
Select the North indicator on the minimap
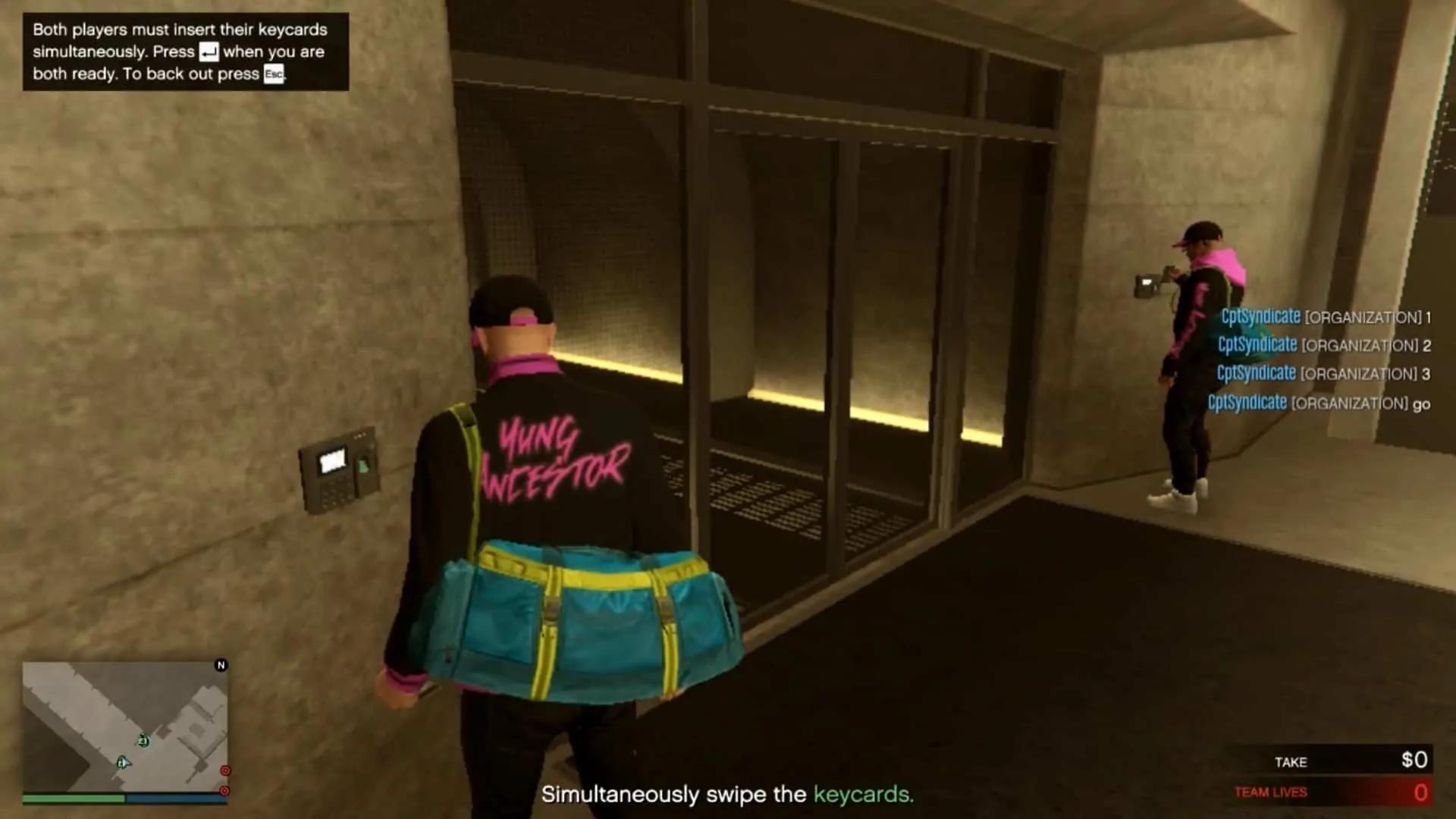pos(221,665)
